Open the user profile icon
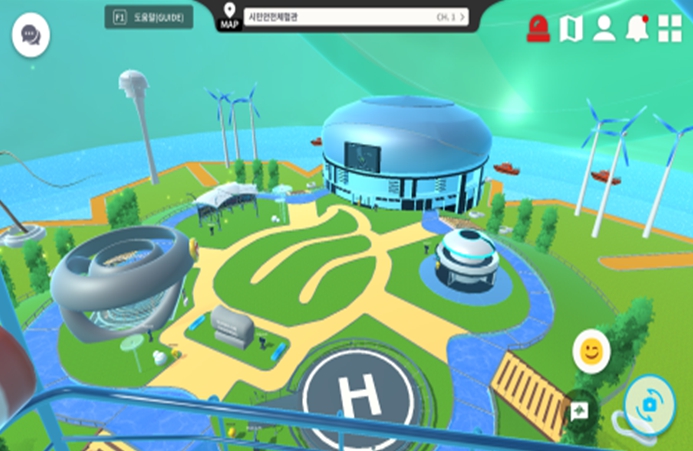This screenshot has height=451, width=693. click(604, 29)
